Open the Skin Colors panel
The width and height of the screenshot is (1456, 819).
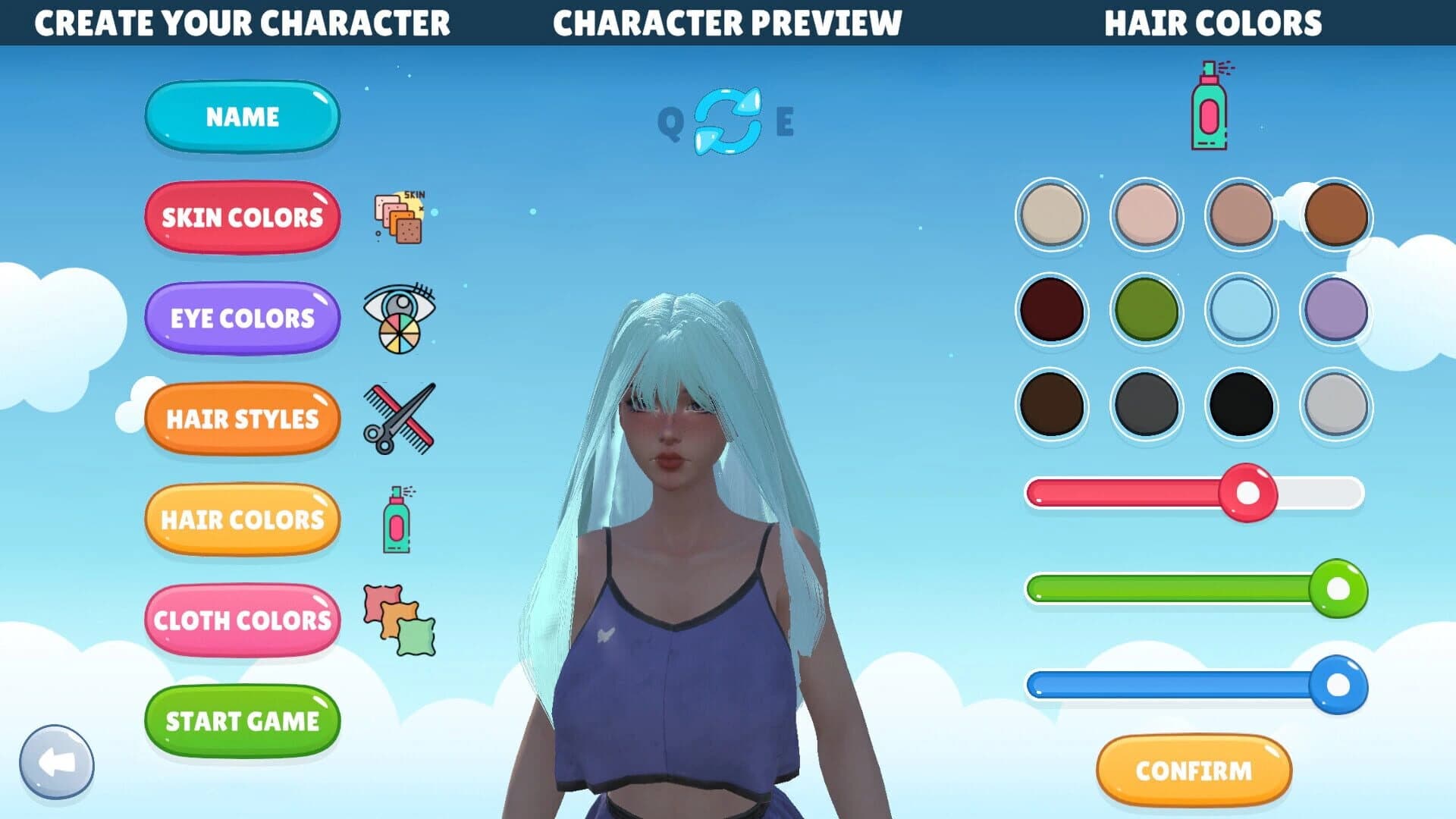tap(241, 218)
